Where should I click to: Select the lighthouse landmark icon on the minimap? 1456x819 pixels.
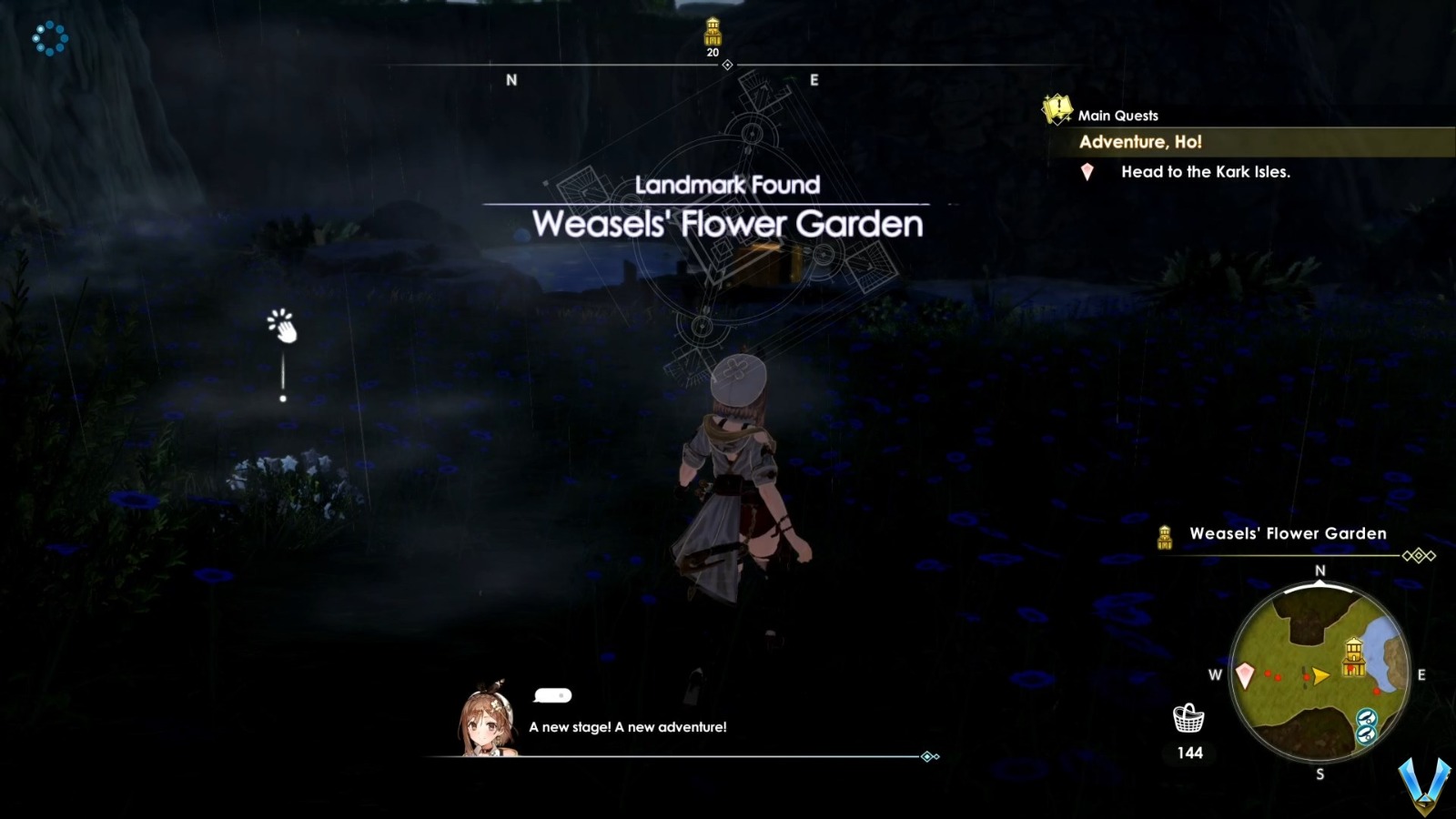(1354, 656)
